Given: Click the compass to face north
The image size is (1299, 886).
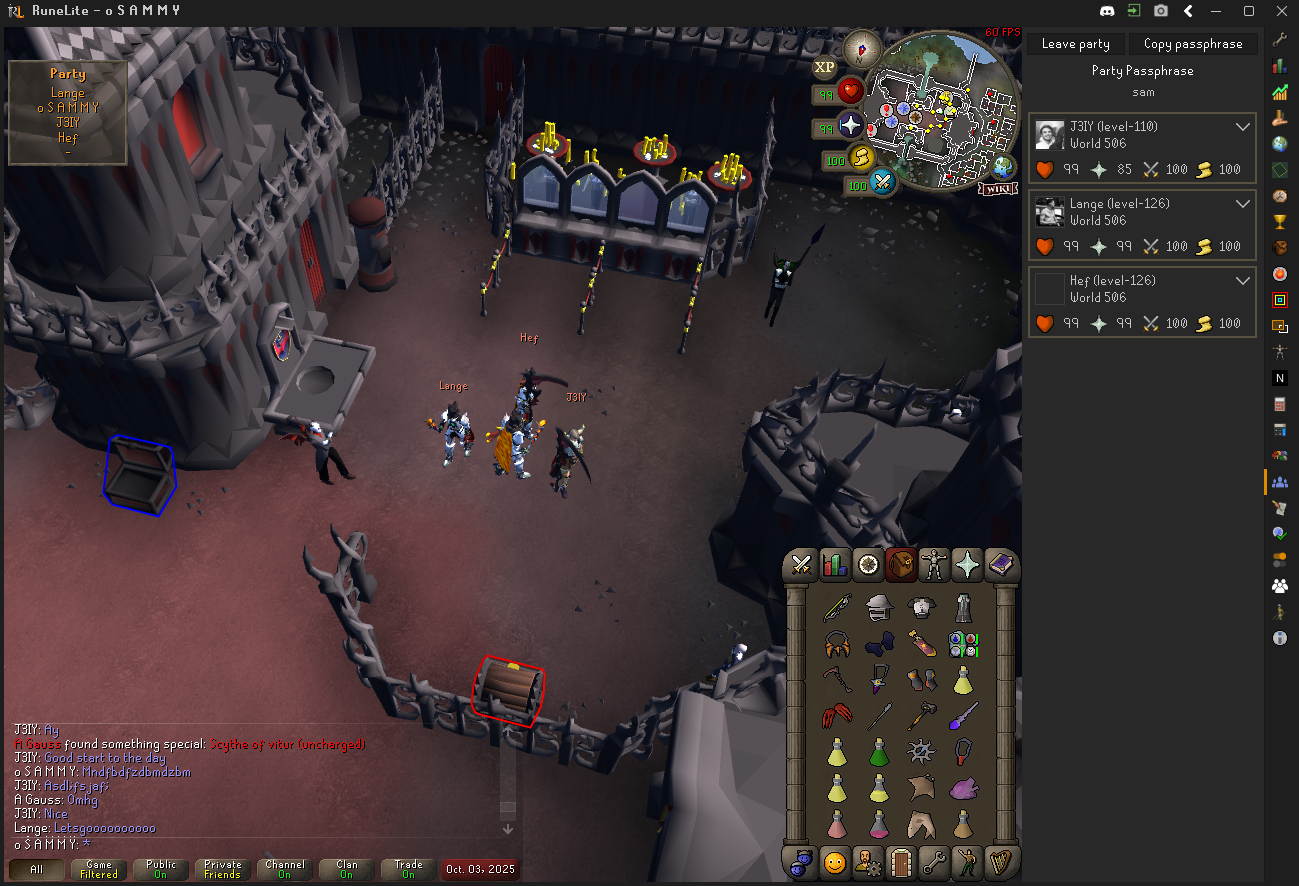Looking at the screenshot, I should point(862,48).
